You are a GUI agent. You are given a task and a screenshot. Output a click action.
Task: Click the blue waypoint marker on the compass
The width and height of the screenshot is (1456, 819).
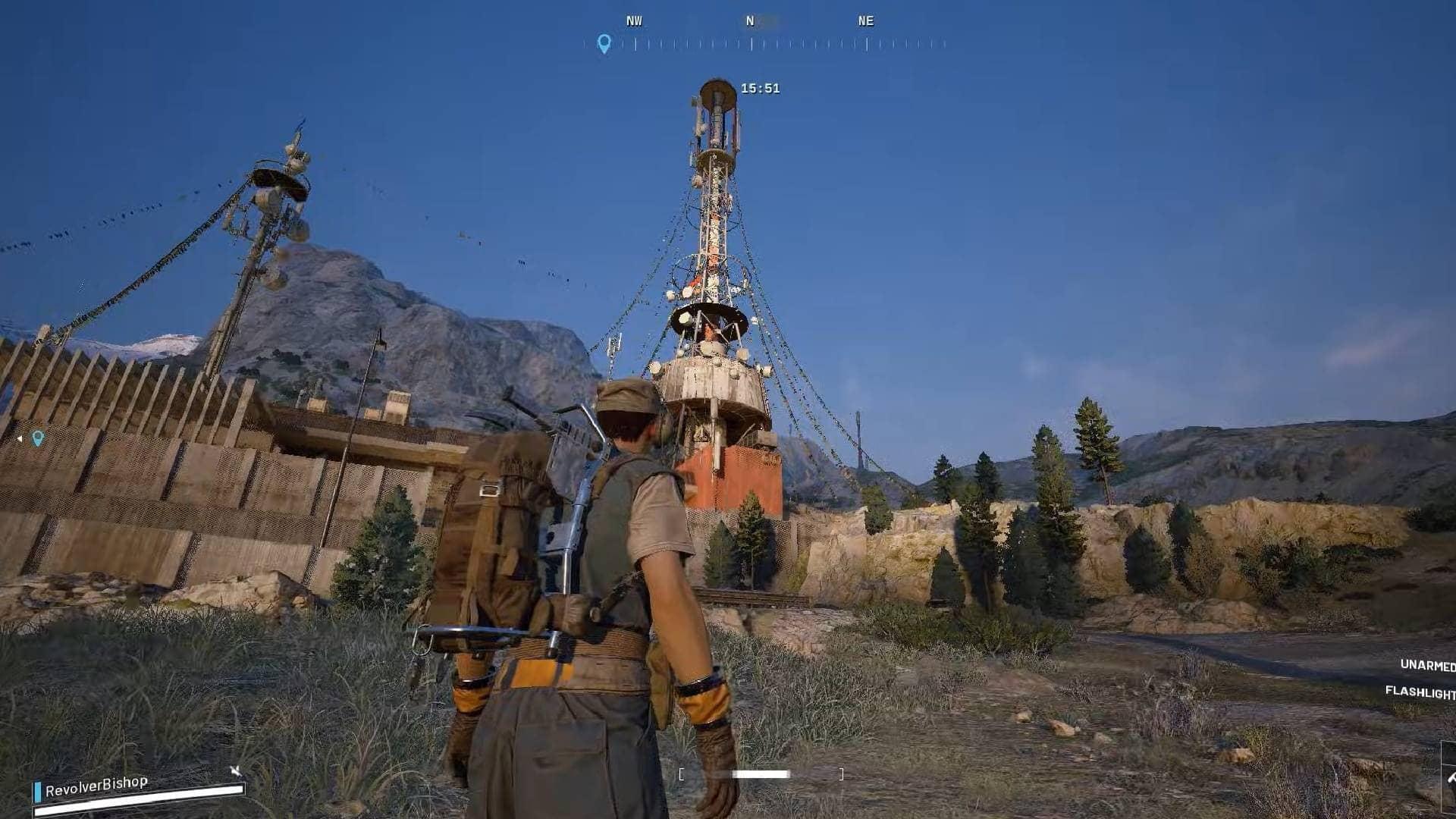click(604, 43)
